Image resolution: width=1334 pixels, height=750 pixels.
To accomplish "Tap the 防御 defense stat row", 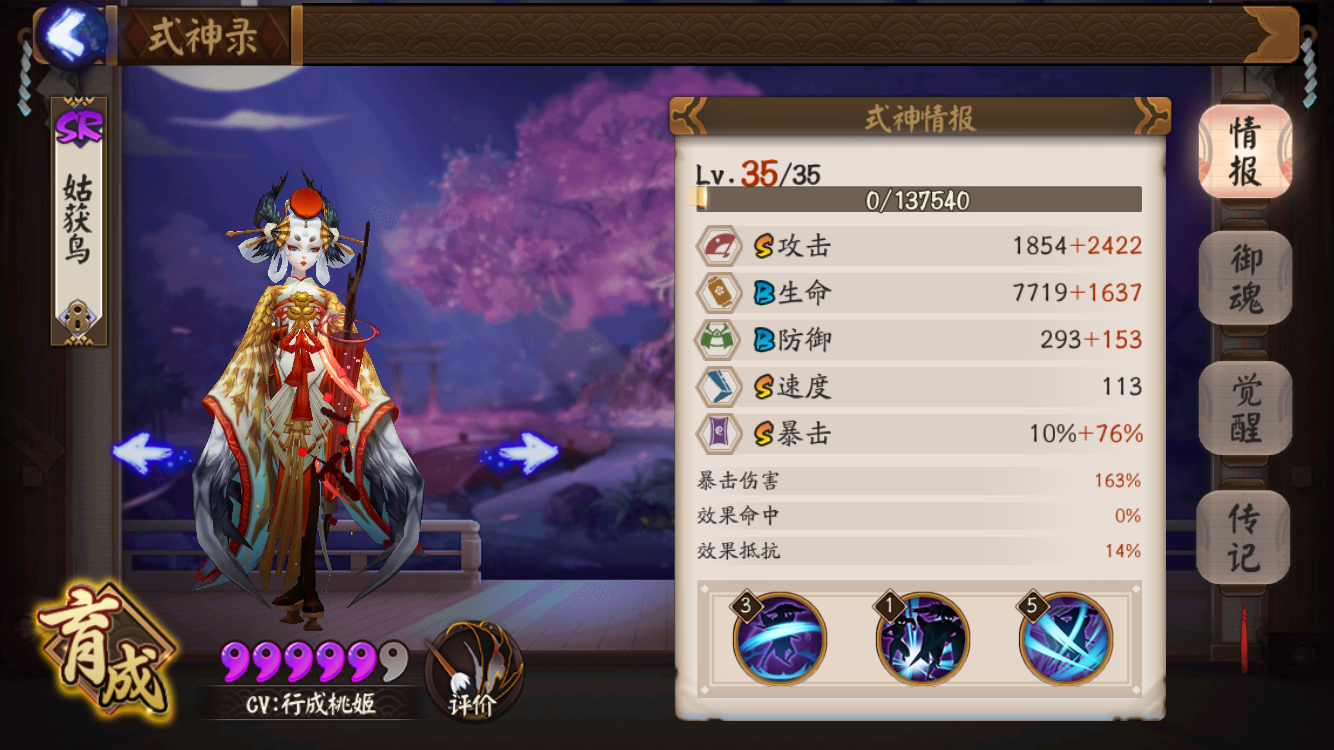I will coord(919,340).
